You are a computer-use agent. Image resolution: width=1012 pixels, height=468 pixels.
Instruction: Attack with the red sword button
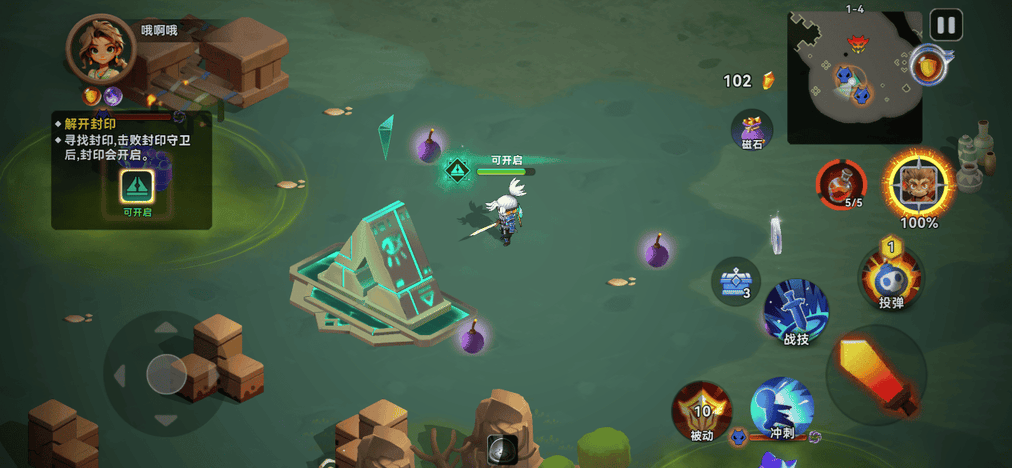point(876,375)
